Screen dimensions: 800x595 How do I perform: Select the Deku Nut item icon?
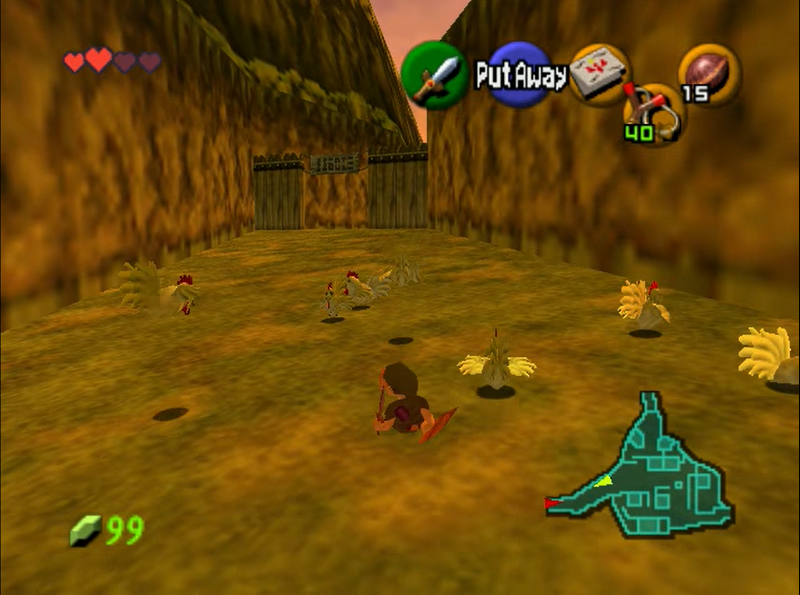709,74
